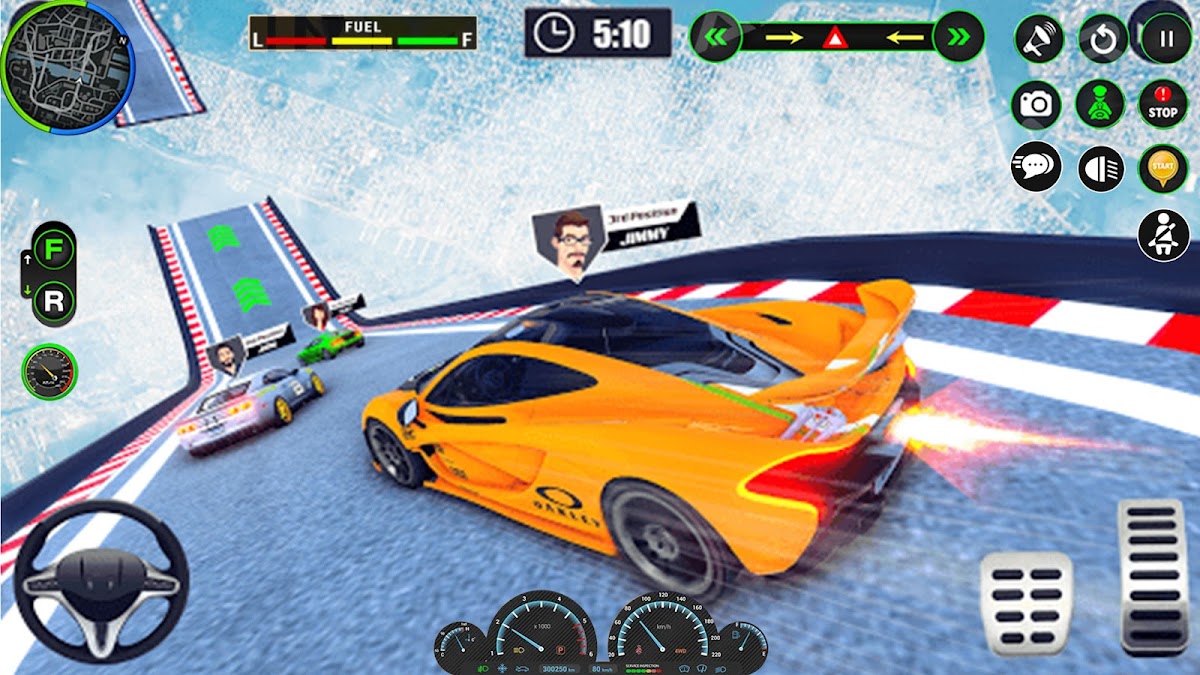Shift into forward gear F
Screen dimensions: 1200x675
(x=54, y=248)
